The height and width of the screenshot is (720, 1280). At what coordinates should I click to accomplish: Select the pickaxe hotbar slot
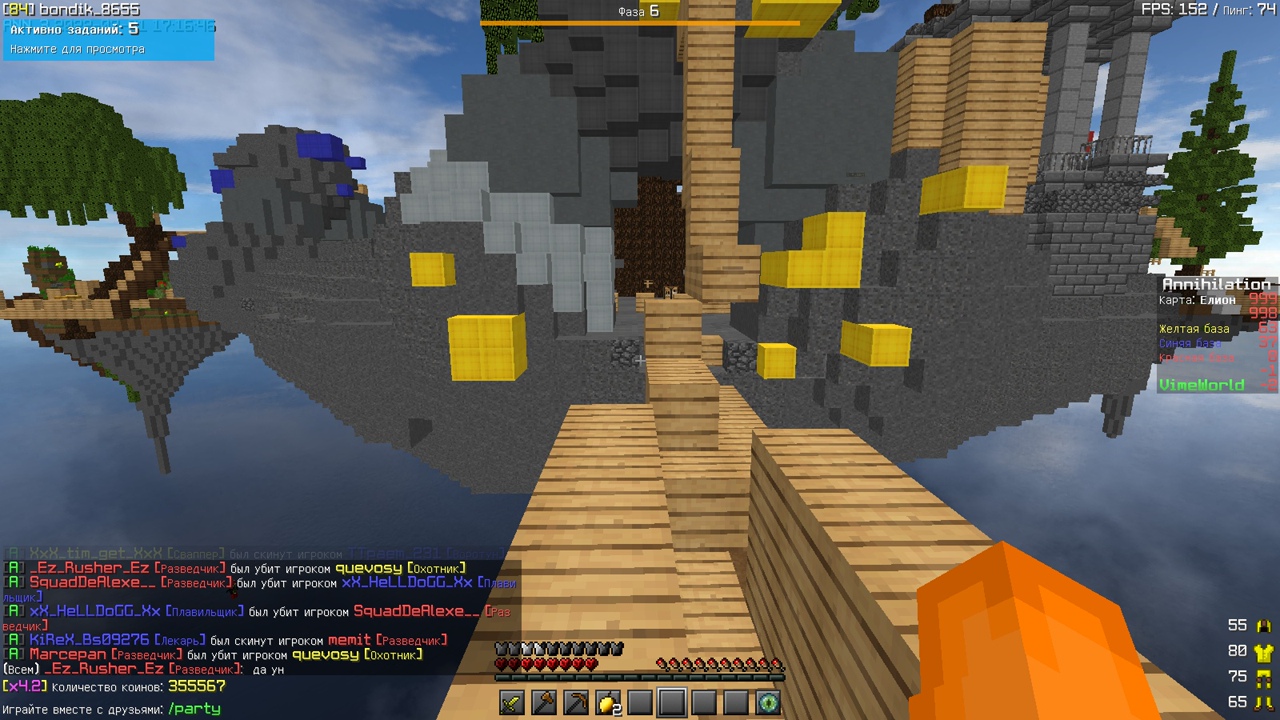click(x=576, y=703)
